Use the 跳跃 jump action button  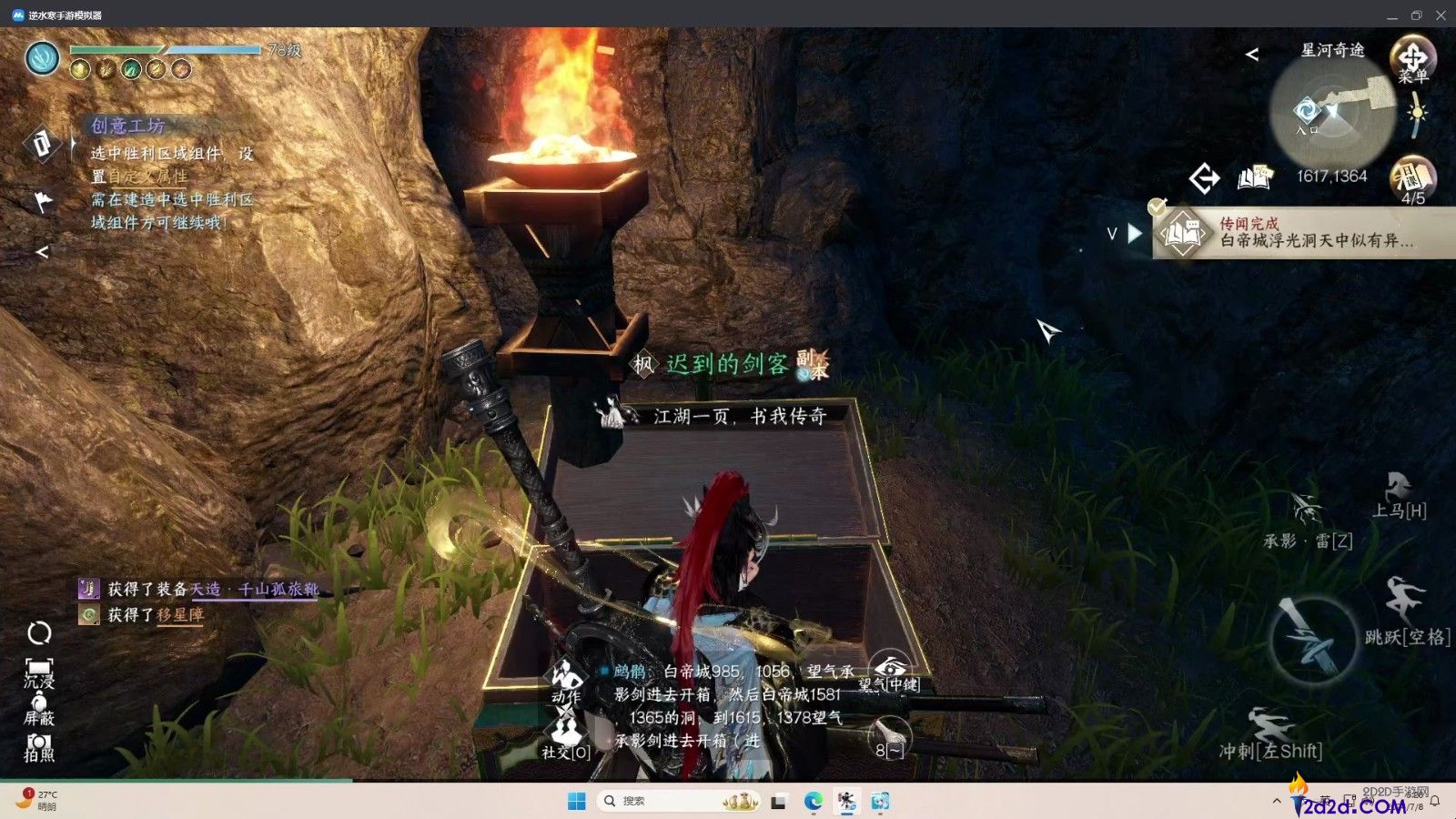point(1404,604)
